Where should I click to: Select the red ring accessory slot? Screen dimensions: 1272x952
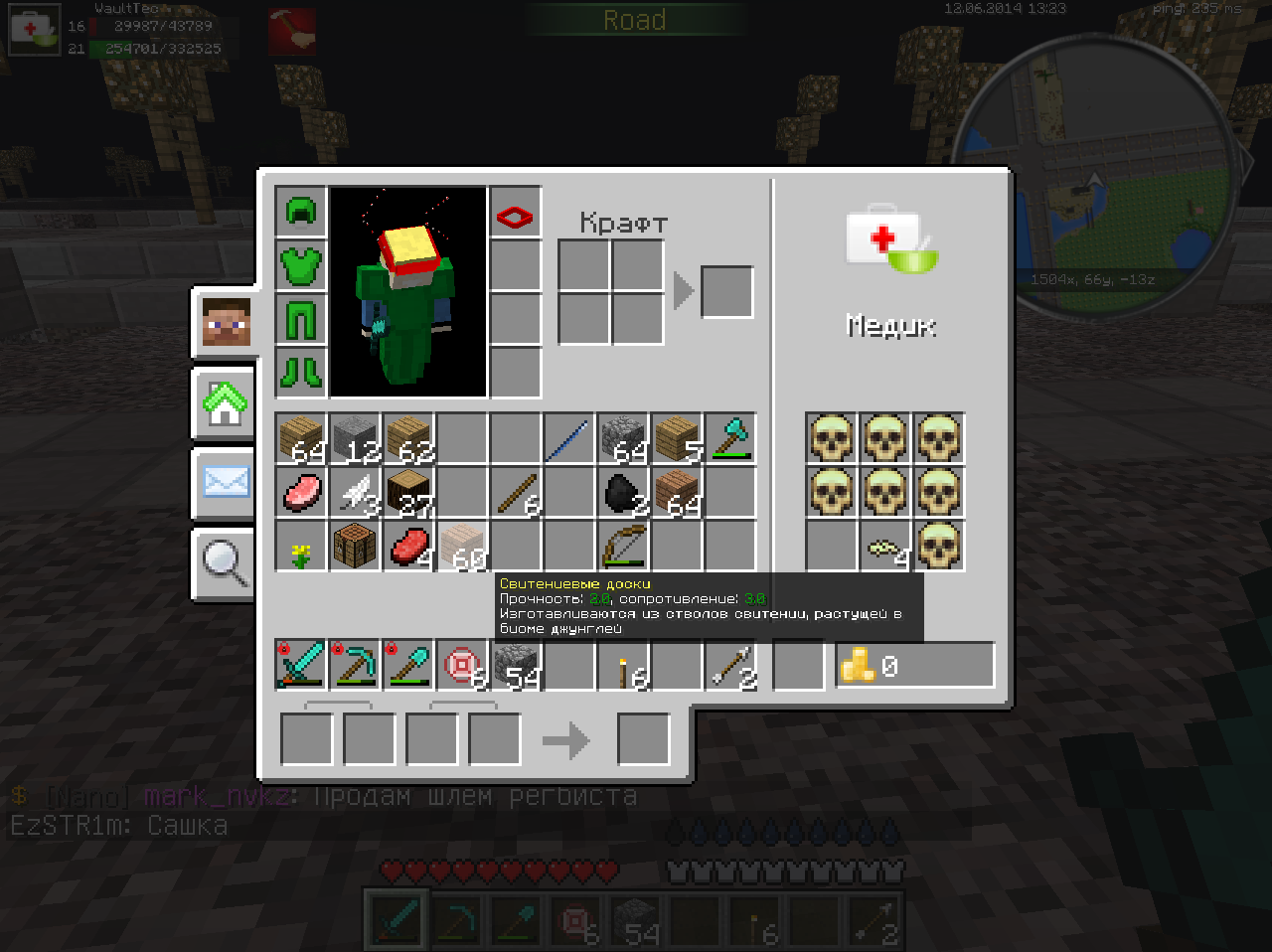pyautogui.click(x=516, y=213)
